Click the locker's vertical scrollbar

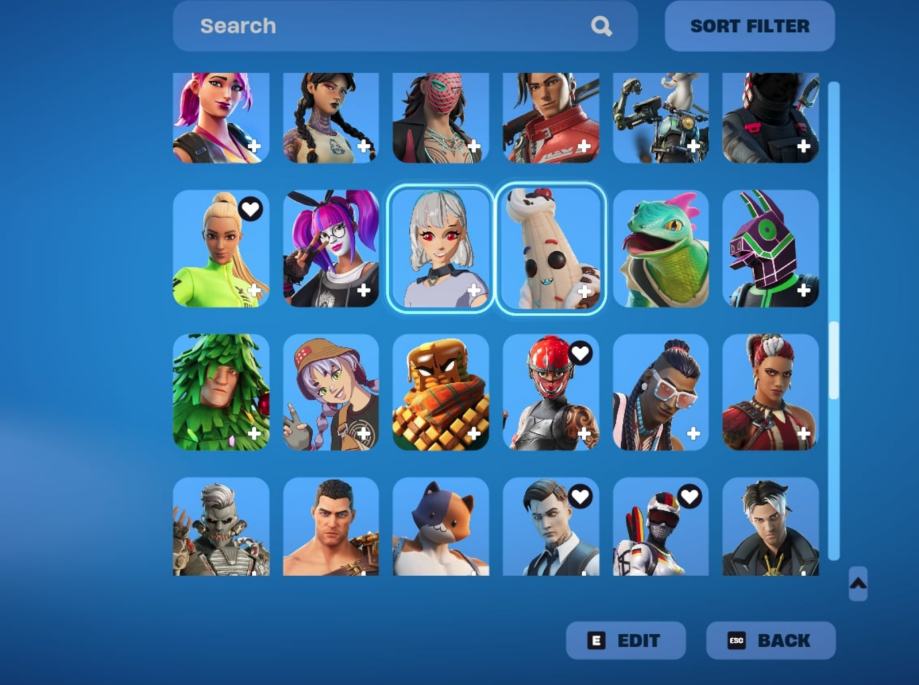[x=834, y=360]
